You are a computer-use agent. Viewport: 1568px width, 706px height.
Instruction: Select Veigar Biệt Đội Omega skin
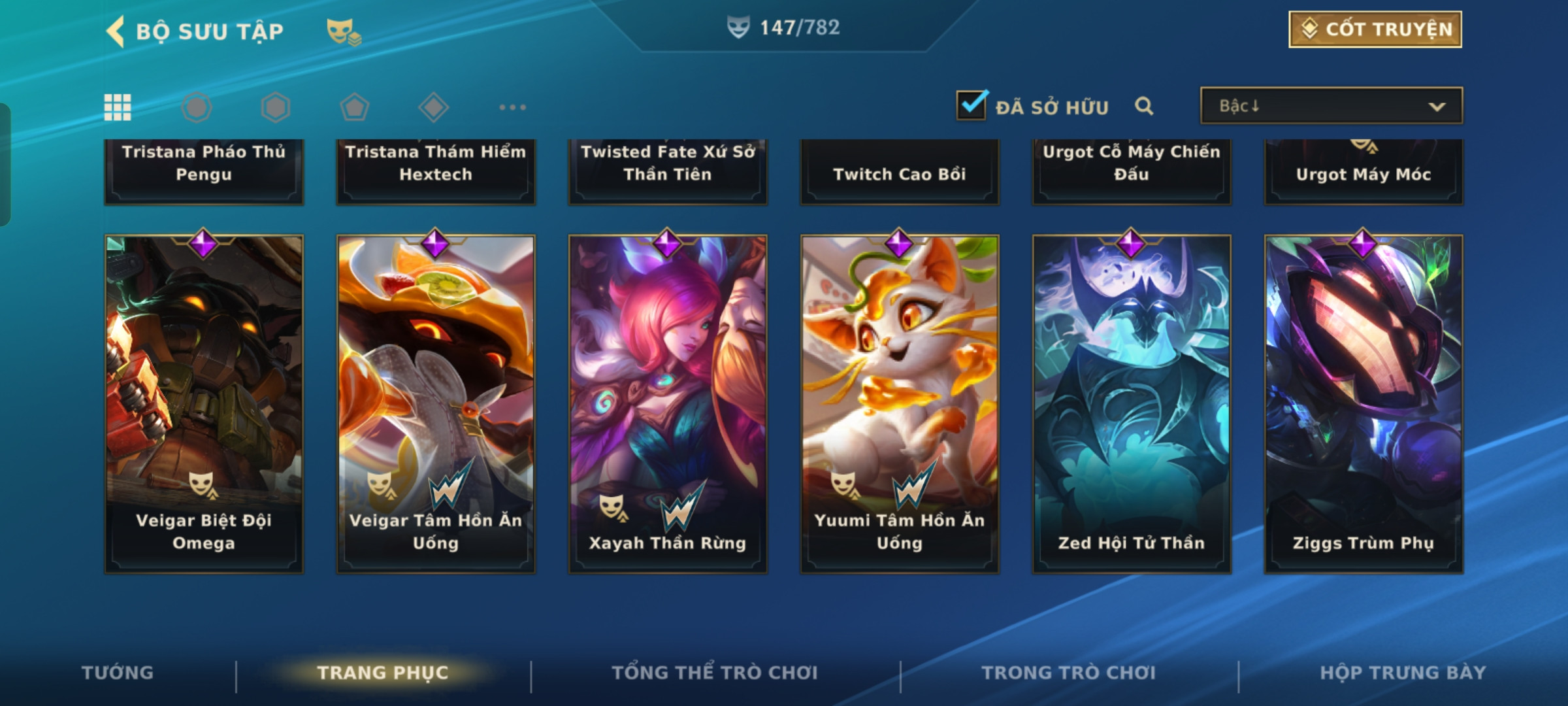coord(204,404)
